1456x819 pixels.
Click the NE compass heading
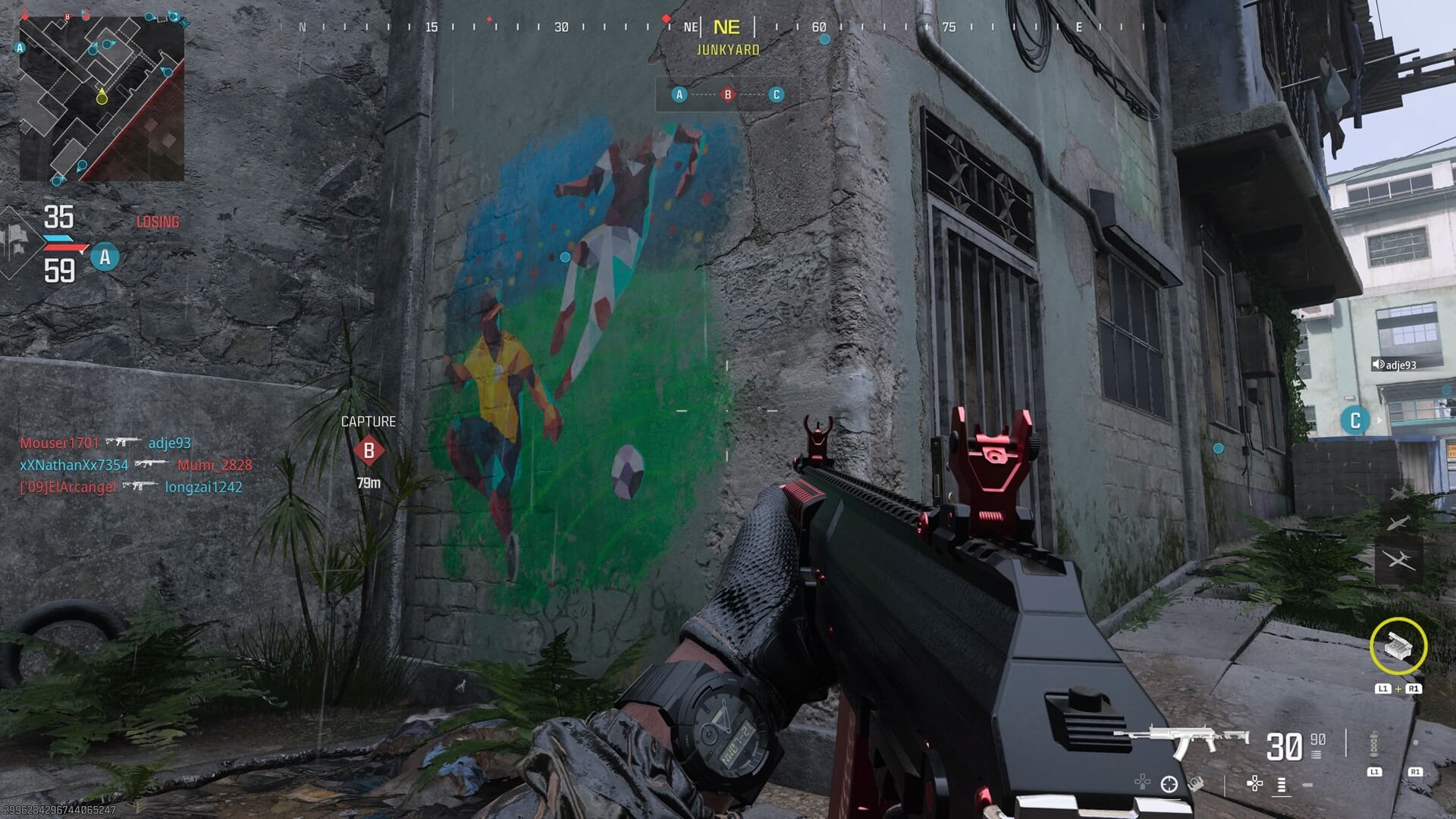point(726,28)
